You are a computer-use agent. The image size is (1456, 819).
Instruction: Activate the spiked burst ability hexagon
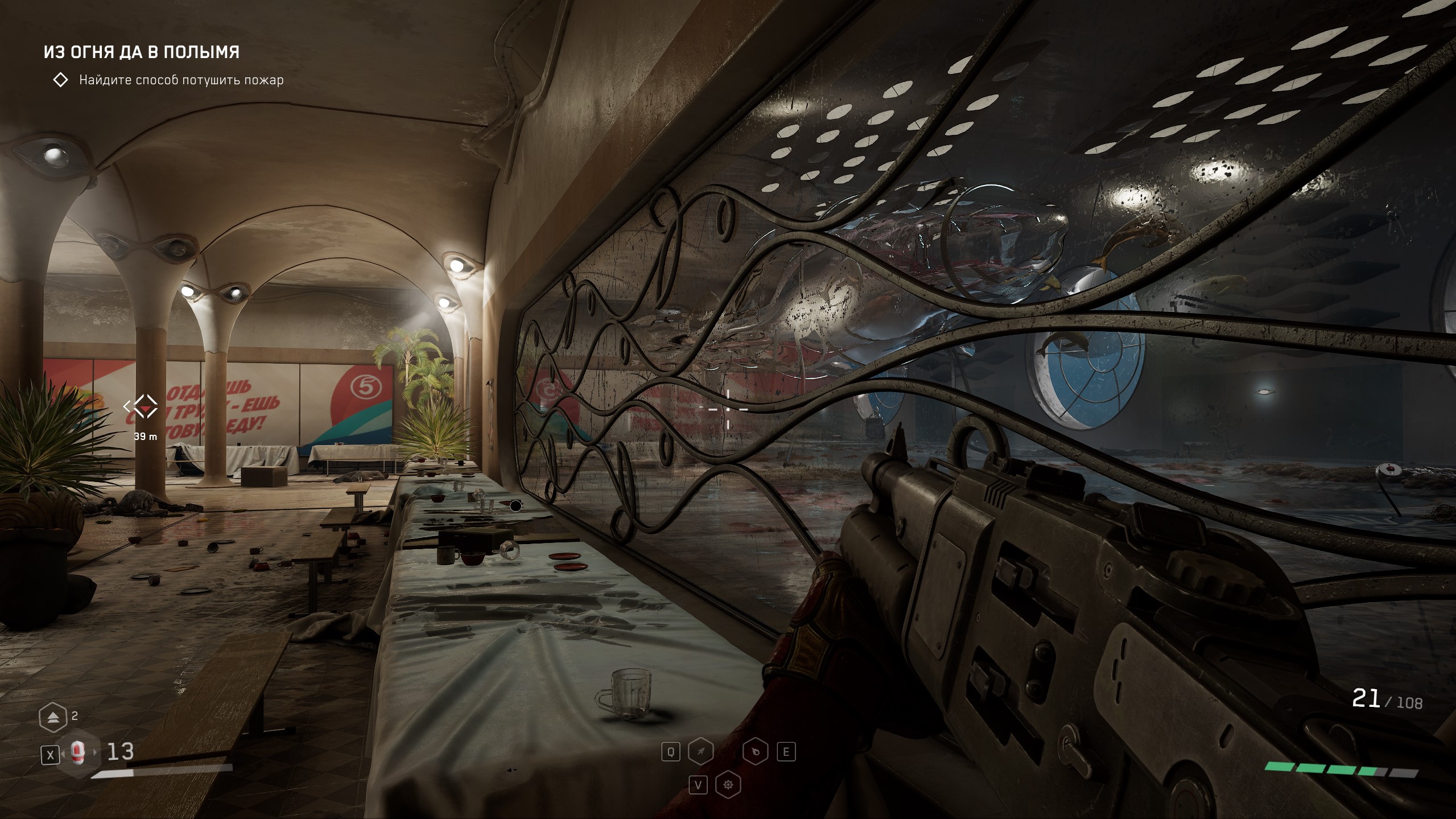pos(728,785)
